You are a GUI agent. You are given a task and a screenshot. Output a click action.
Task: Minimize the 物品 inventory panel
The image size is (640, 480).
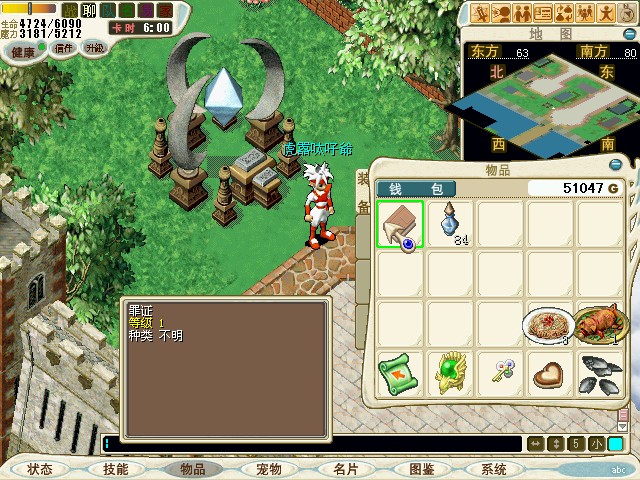click(x=616, y=166)
